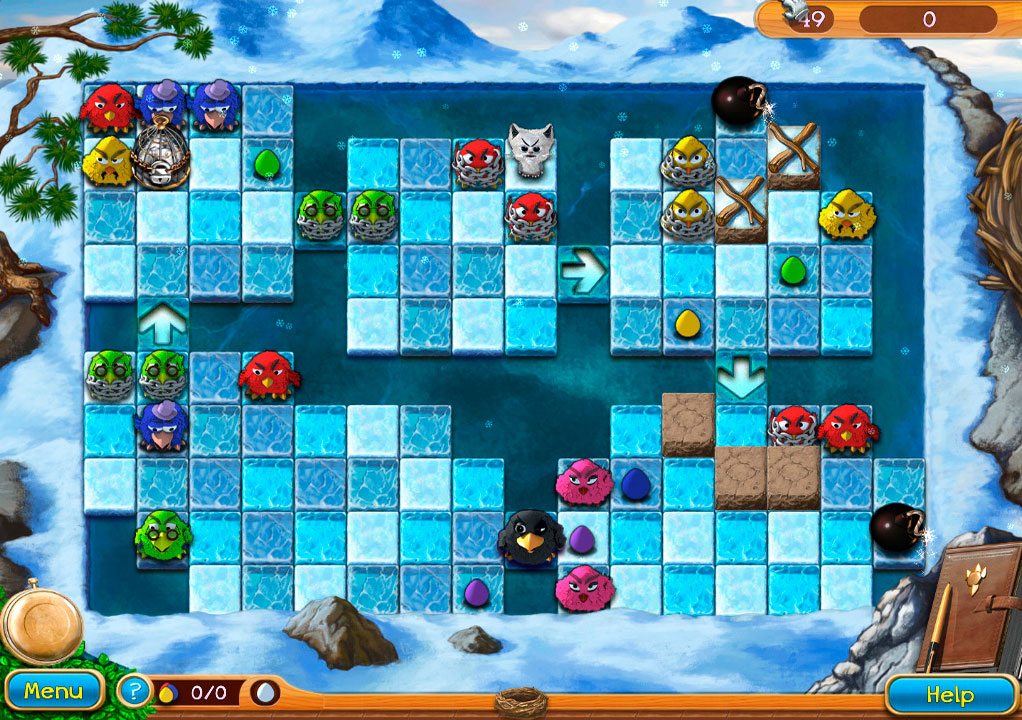Open the Menu button
The image size is (1022, 720).
53,691
